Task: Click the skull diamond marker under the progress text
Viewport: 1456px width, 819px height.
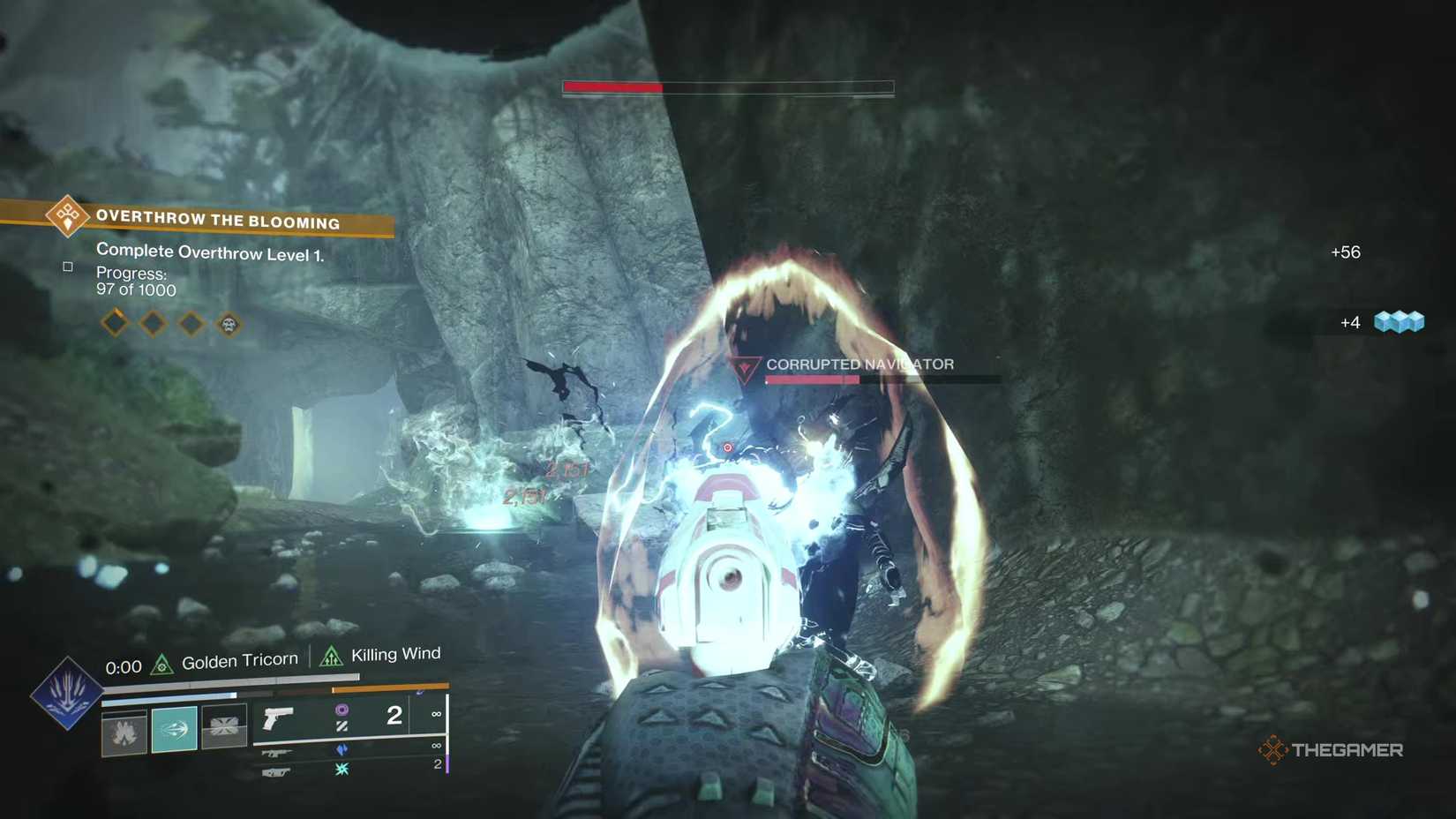Action: coord(229,323)
